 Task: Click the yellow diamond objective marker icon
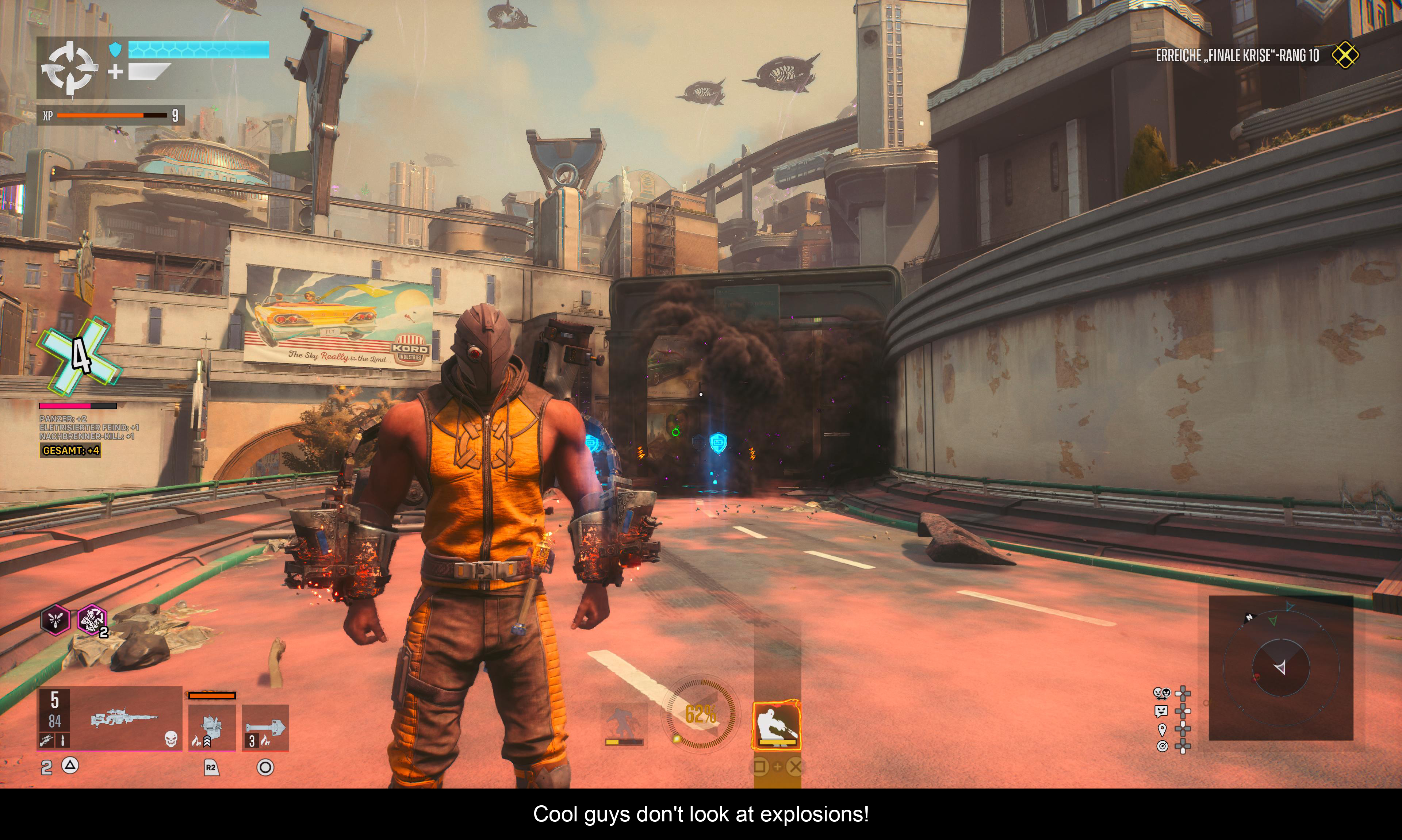click(x=1345, y=55)
